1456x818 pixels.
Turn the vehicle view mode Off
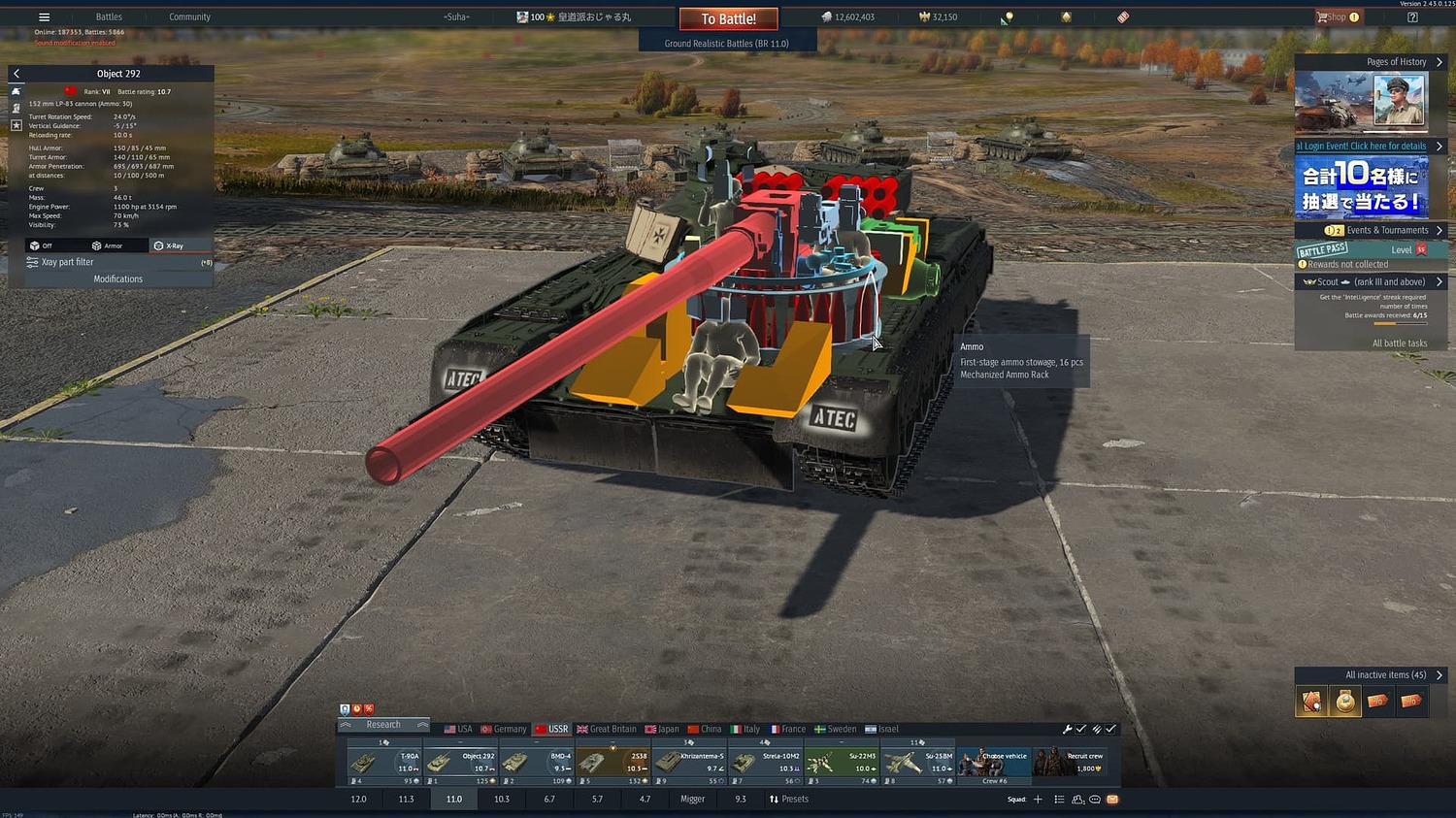pyautogui.click(x=41, y=245)
